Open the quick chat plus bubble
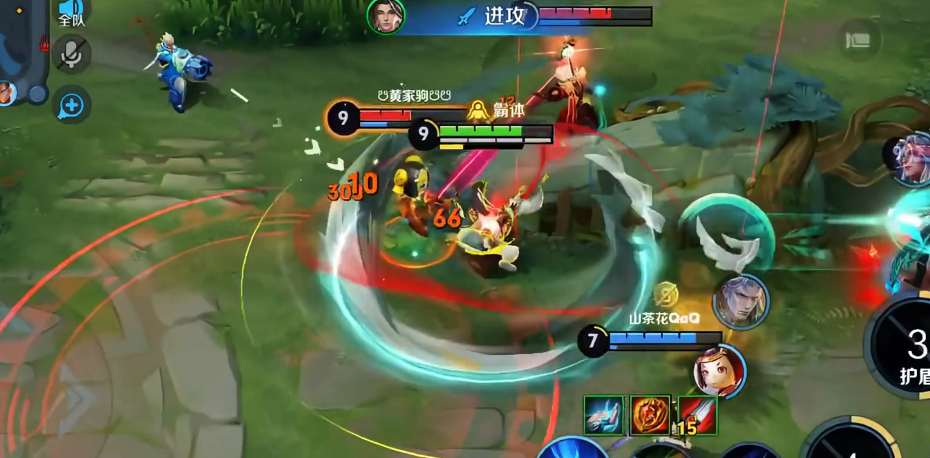 [x=71, y=104]
